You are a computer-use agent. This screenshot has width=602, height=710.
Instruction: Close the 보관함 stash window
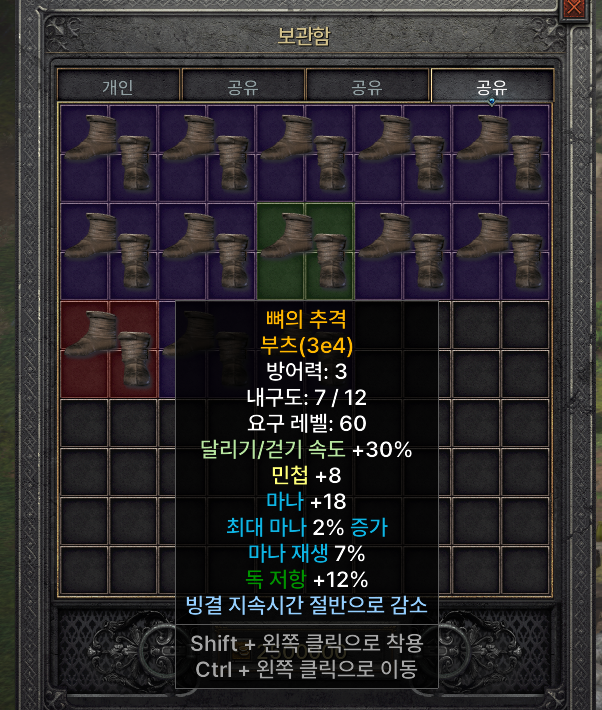[x=575, y=9]
